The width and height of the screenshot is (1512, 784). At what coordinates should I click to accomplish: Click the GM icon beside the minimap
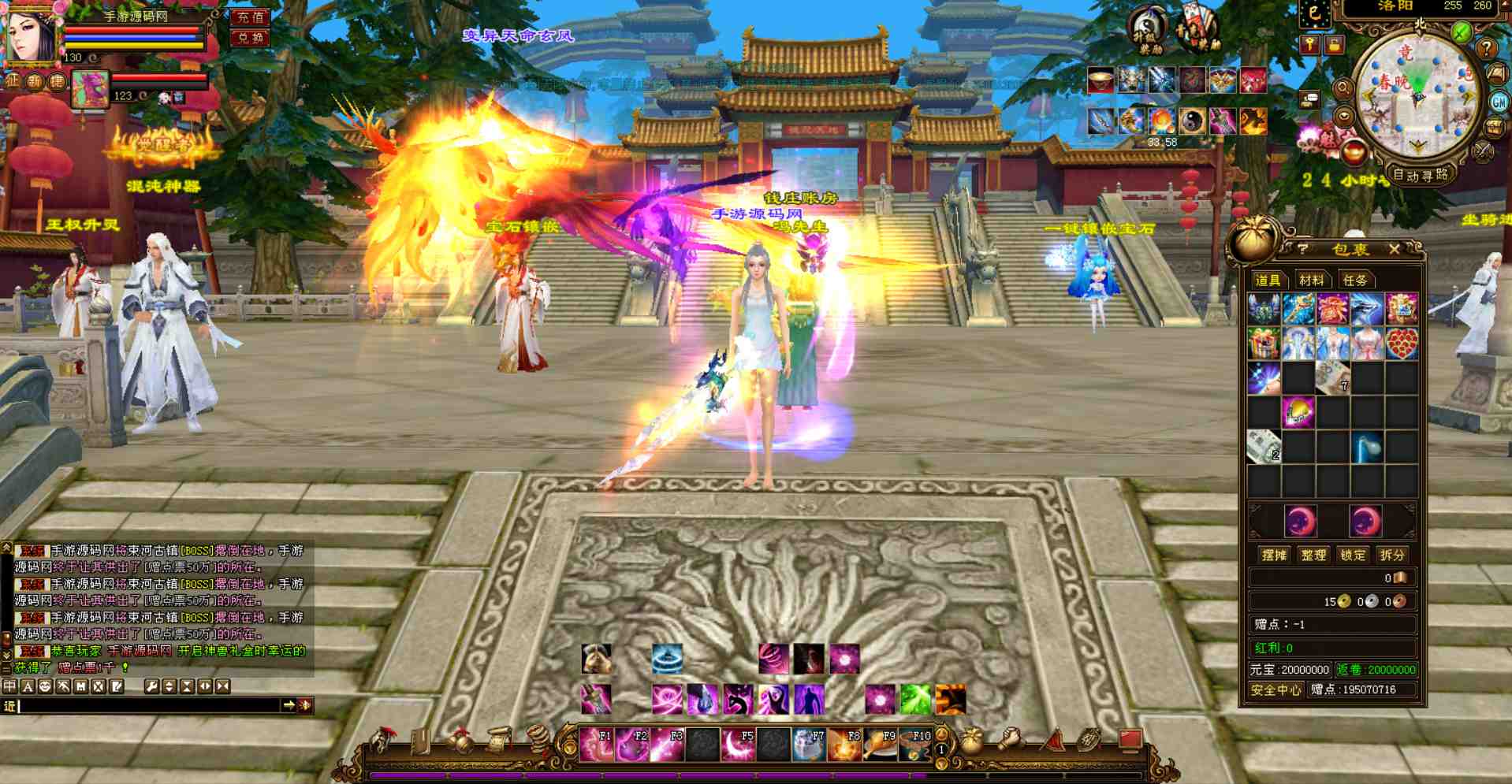coord(1499,103)
